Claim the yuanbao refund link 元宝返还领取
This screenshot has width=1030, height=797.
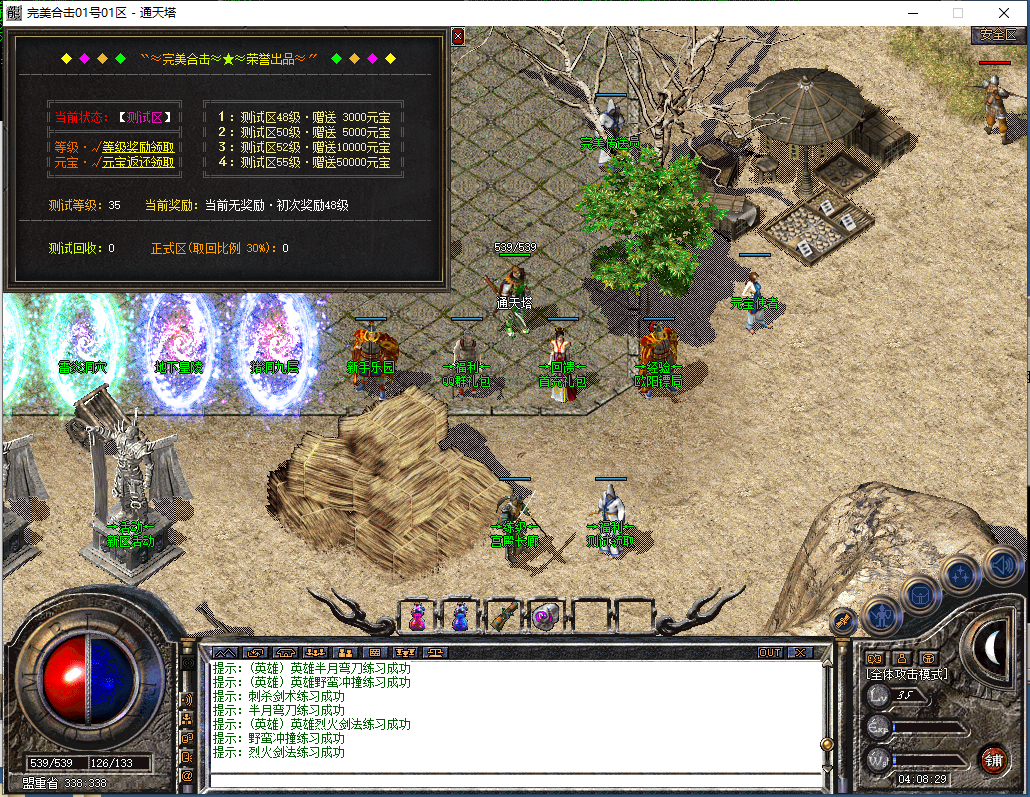[138, 162]
